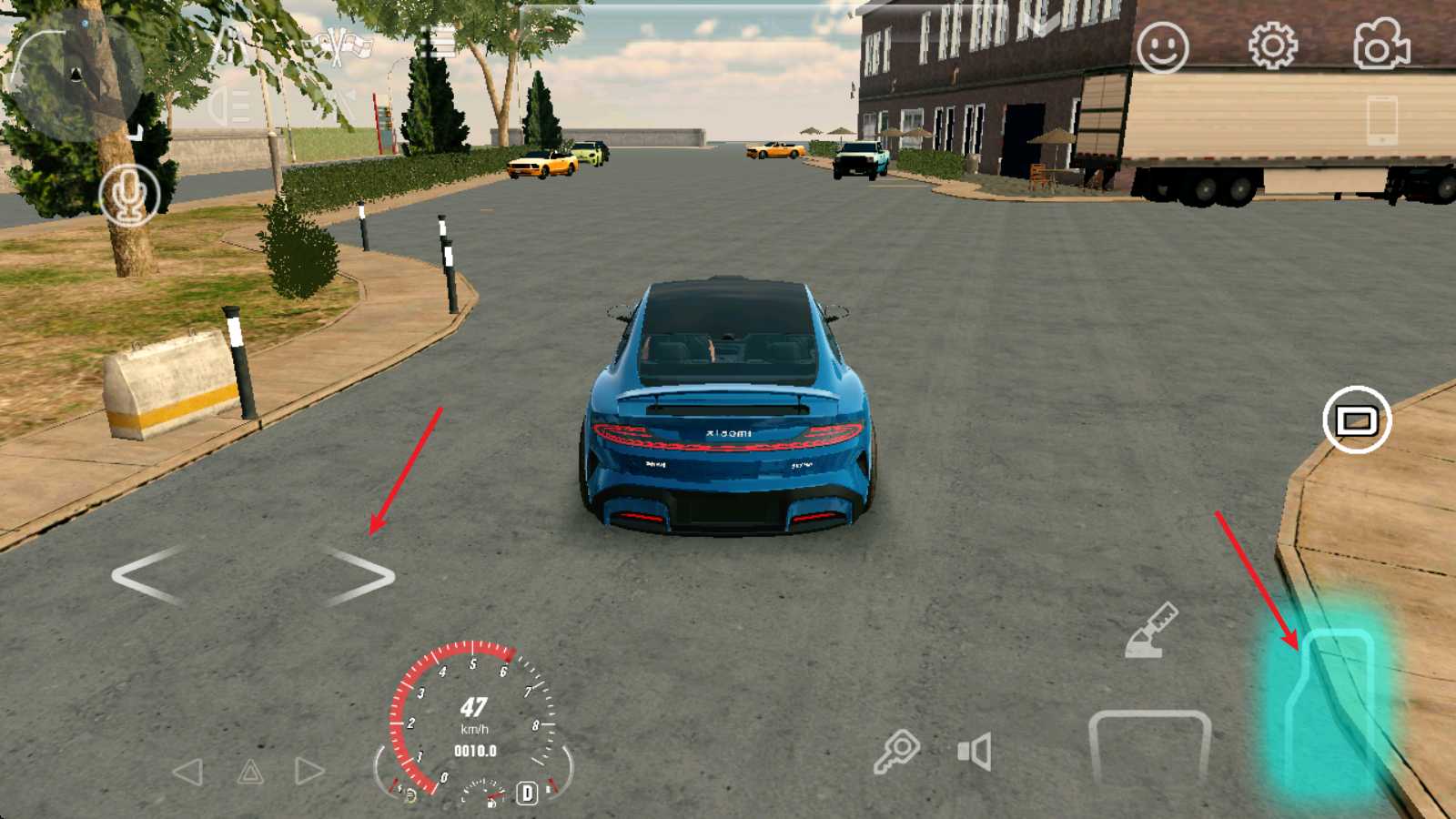This screenshot has width=1456, height=819.
Task: Tap the camera photo mode icon
Action: (1381, 45)
